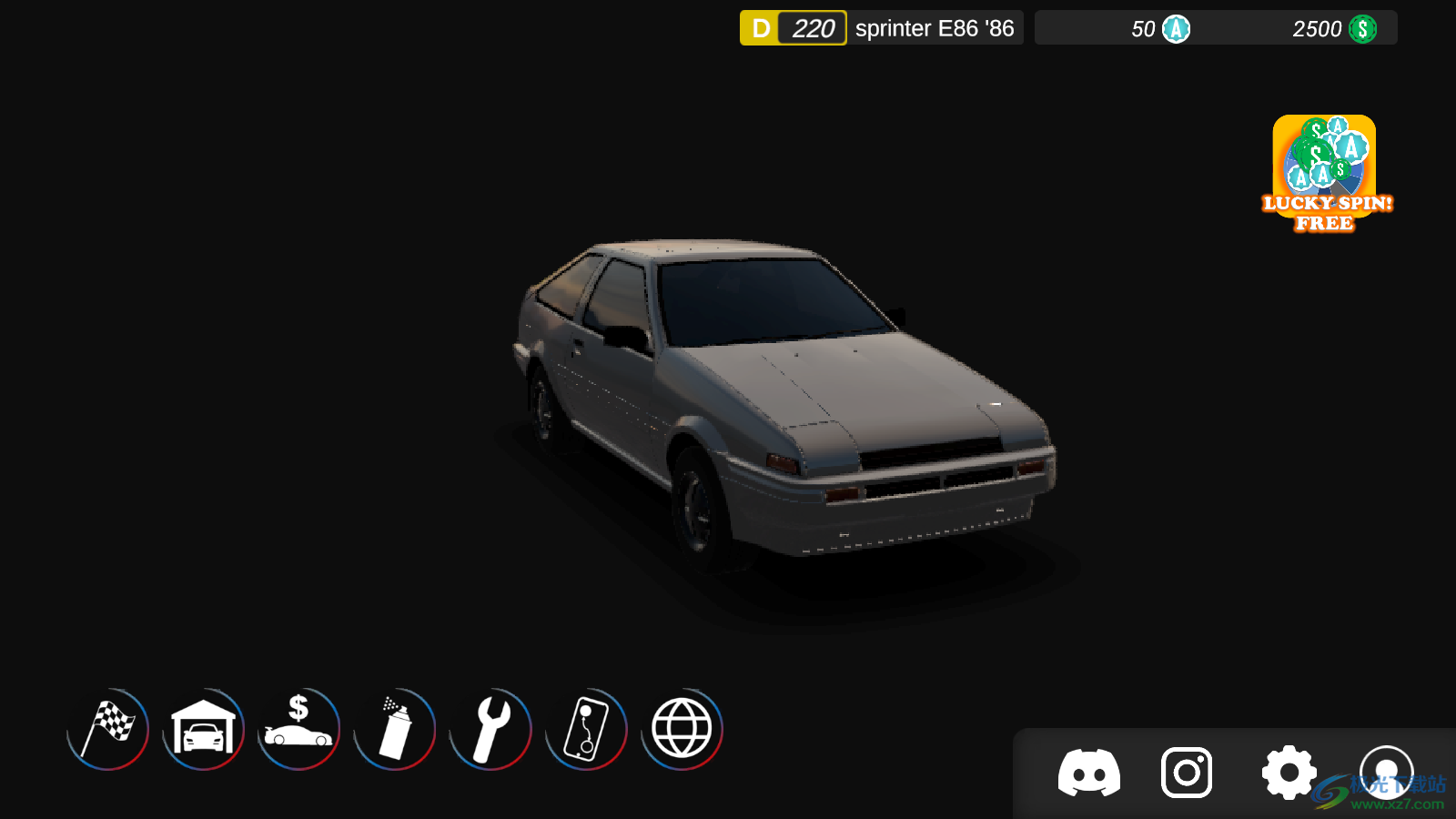Open the globe online multiplayer icon
The width and height of the screenshot is (1456, 819).
coord(682,729)
